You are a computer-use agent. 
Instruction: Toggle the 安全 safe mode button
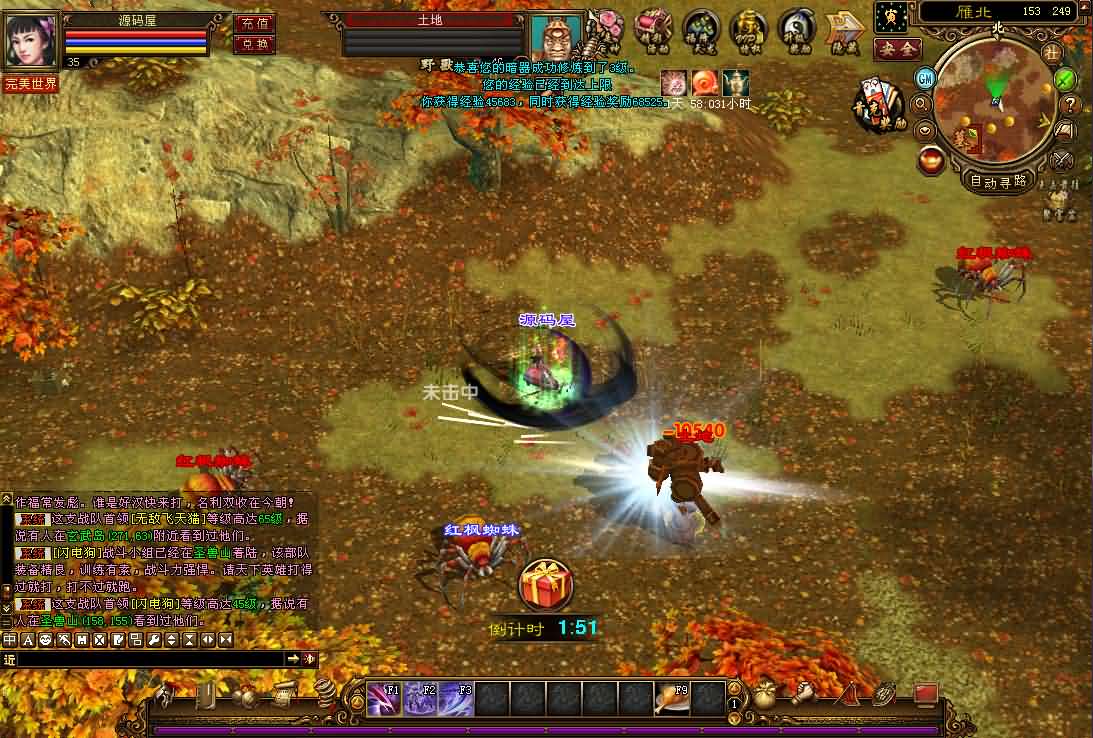tap(897, 49)
